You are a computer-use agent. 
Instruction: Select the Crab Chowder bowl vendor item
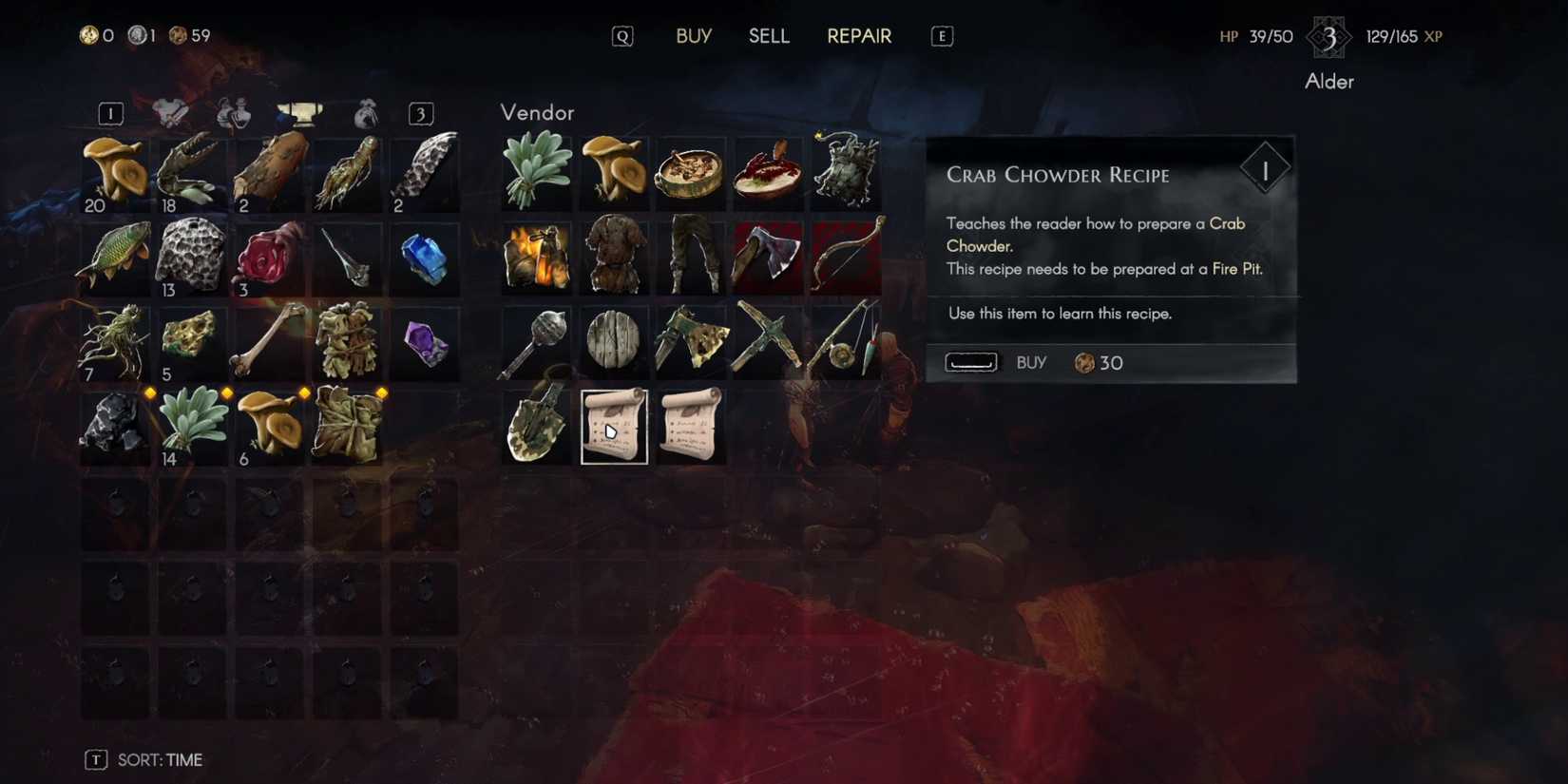coord(691,171)
